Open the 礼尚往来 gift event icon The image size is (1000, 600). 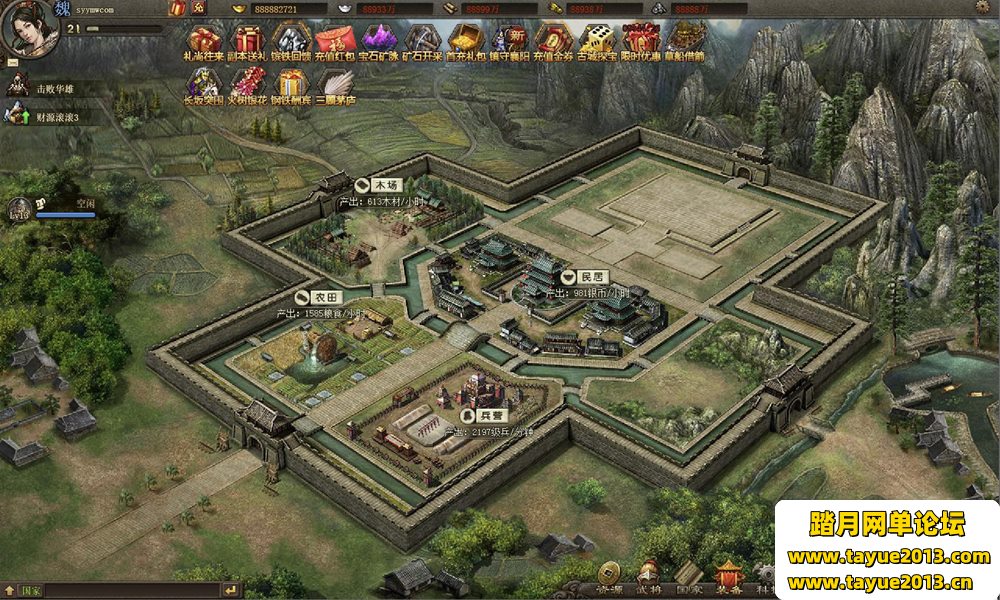205,40
